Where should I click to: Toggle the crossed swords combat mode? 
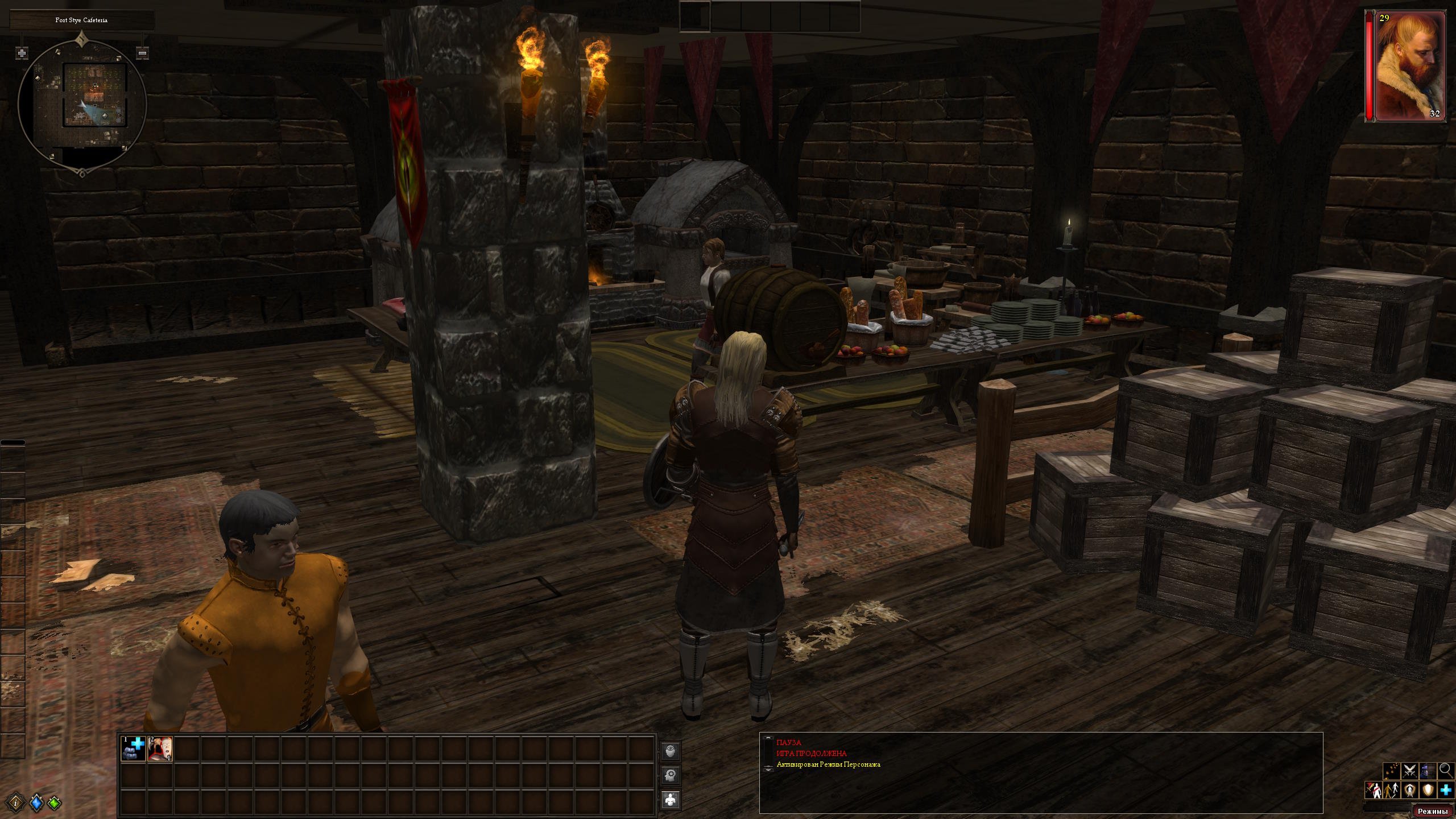point(1409,771)
